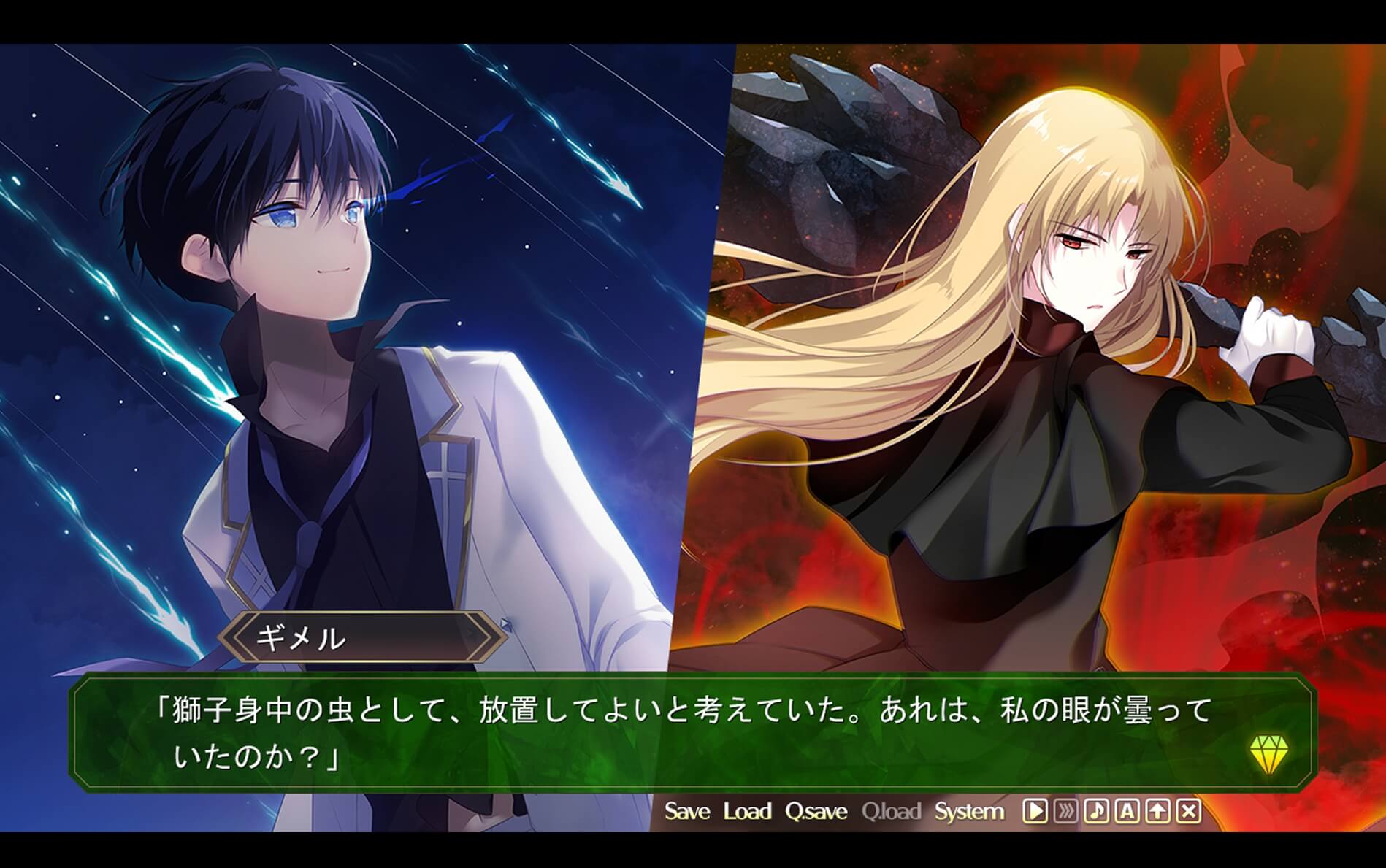1386x868 pixels.
Task: Open the Save menu
Action: tap(686, 811)
